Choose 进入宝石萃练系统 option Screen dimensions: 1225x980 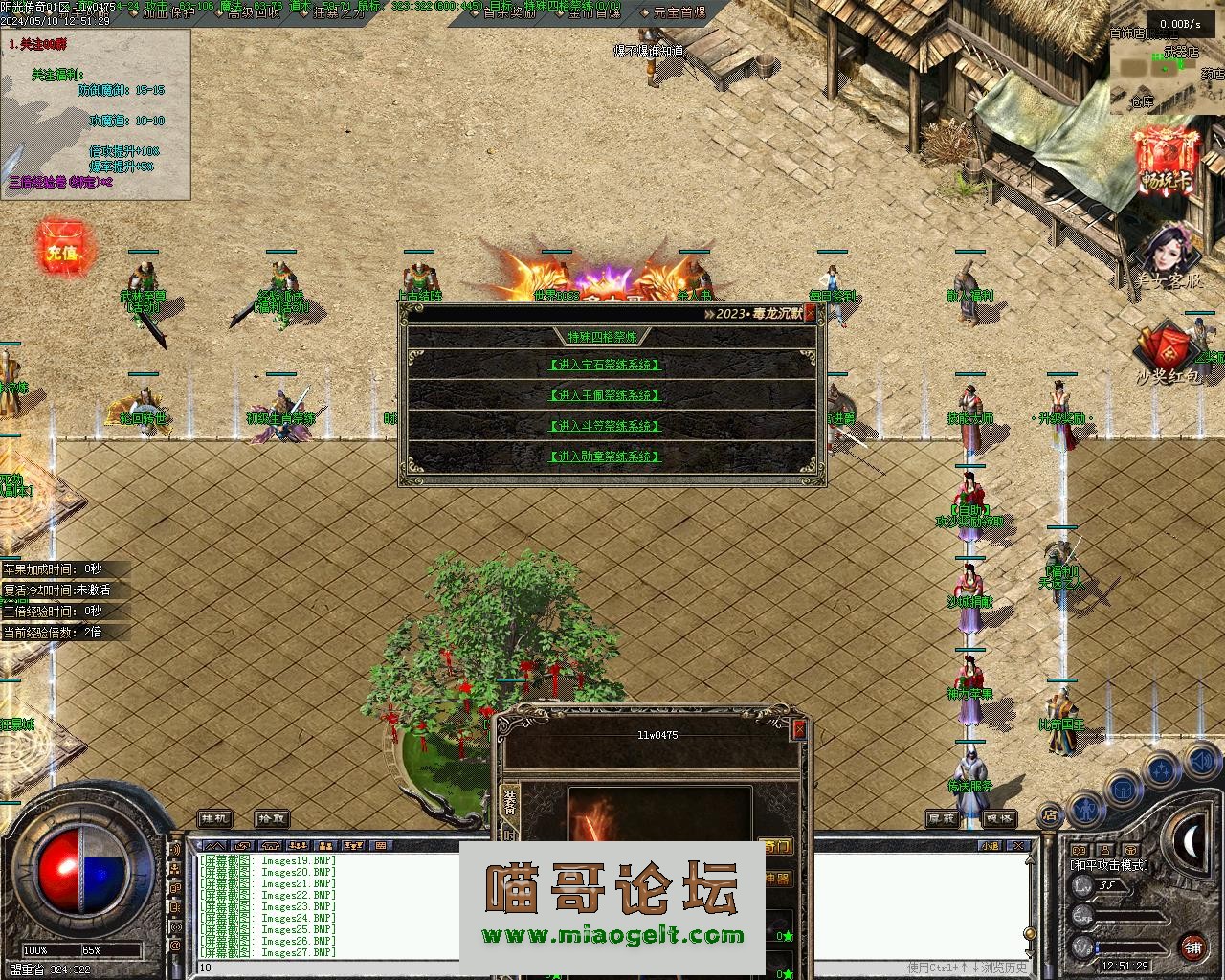pyautogui.click(x=605, y=365)
